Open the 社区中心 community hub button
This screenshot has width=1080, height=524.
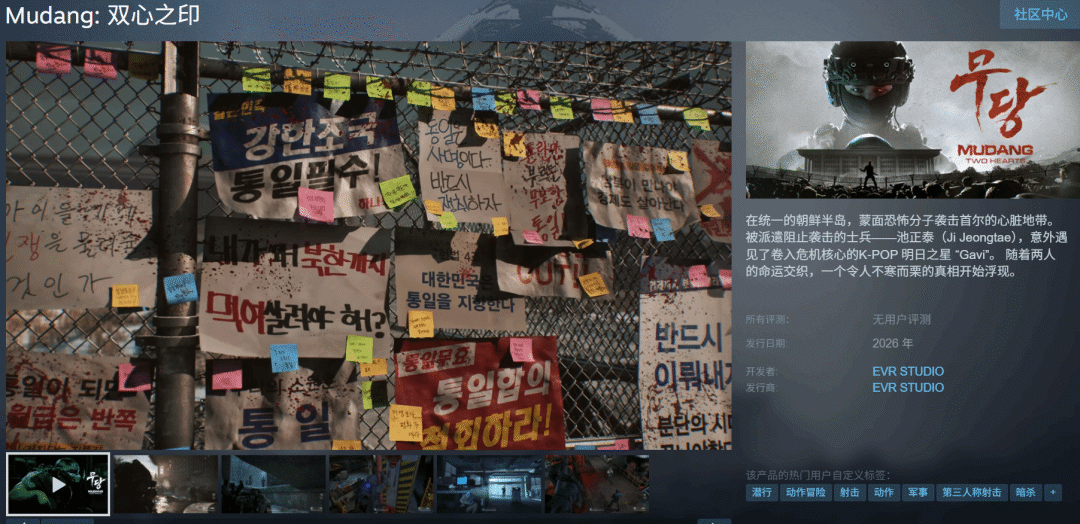[1040, 14]
